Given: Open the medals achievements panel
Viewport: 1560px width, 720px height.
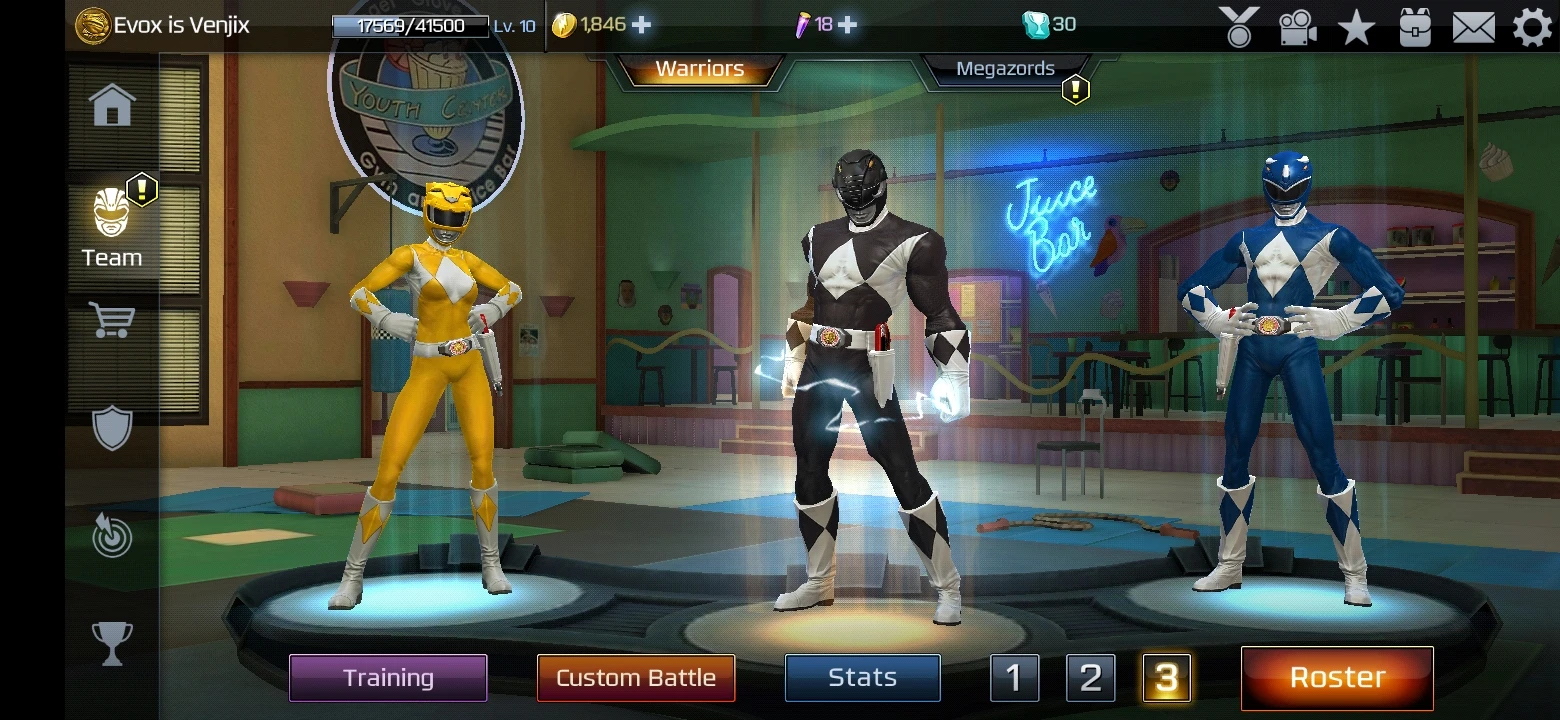Looking at the screenshot, I should 1240,27.
